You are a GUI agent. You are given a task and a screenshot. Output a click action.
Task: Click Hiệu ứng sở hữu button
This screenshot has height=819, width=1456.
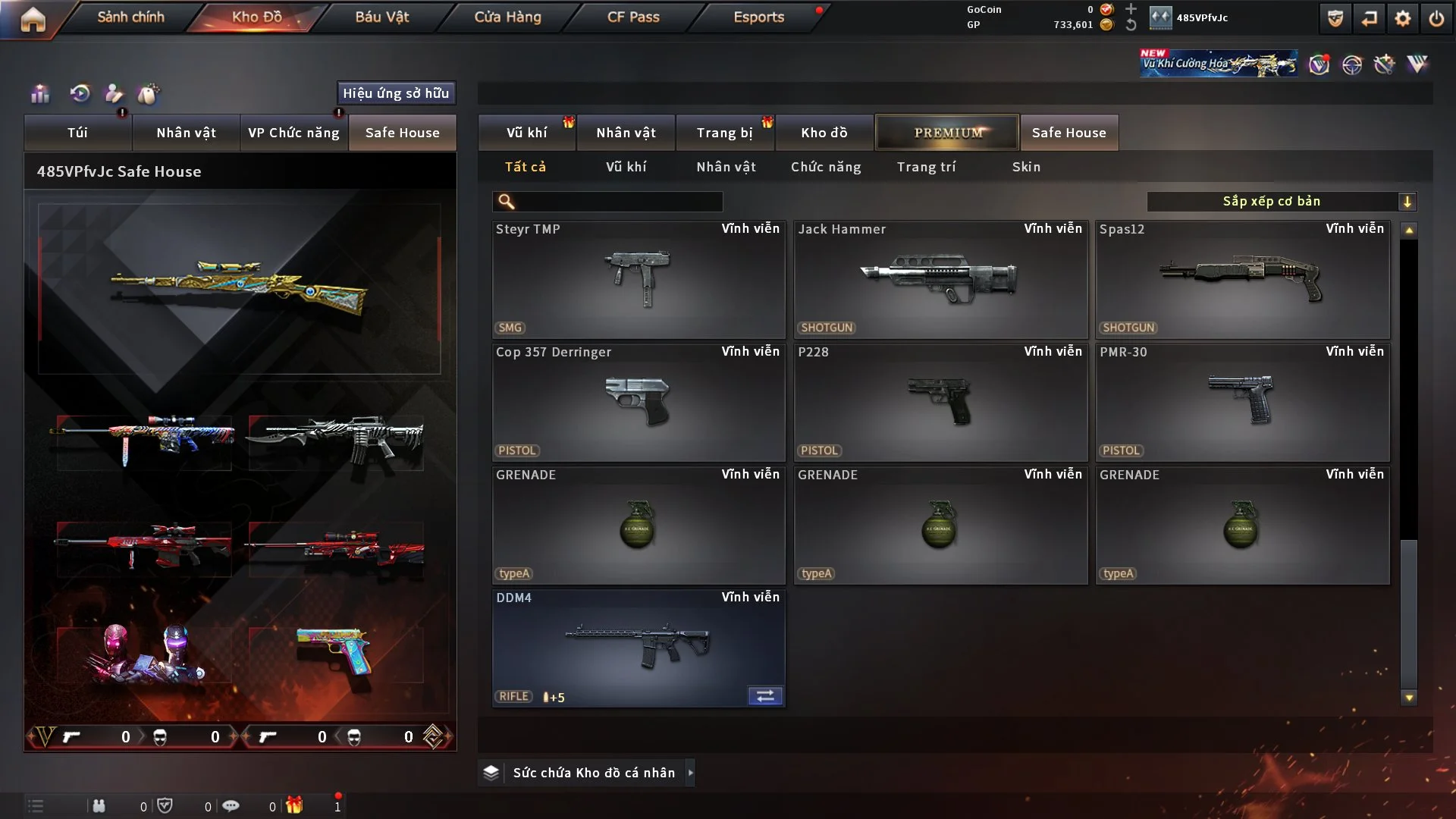point(396,93)
